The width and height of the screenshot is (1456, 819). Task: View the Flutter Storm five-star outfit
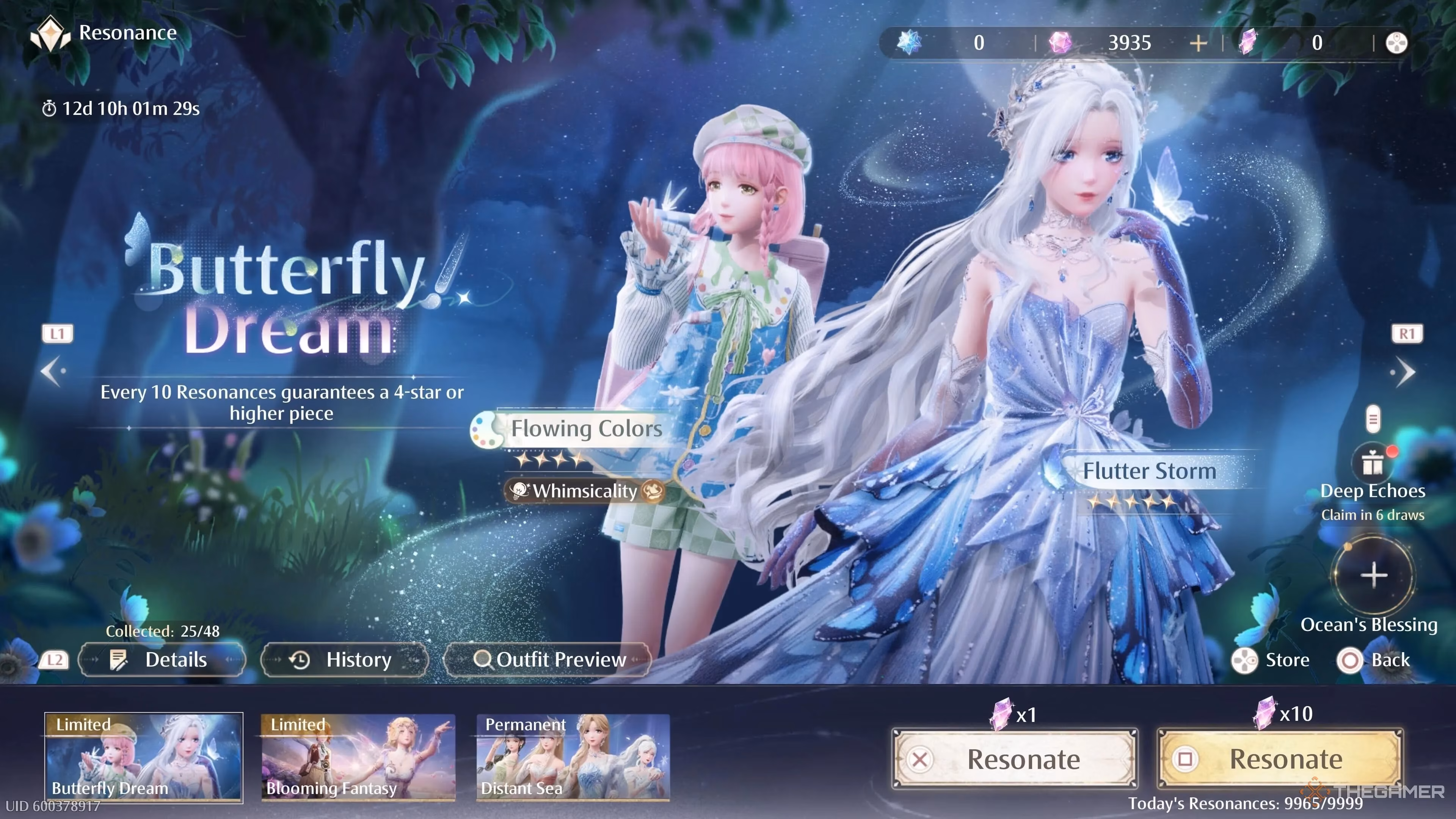coord(1148,471)
